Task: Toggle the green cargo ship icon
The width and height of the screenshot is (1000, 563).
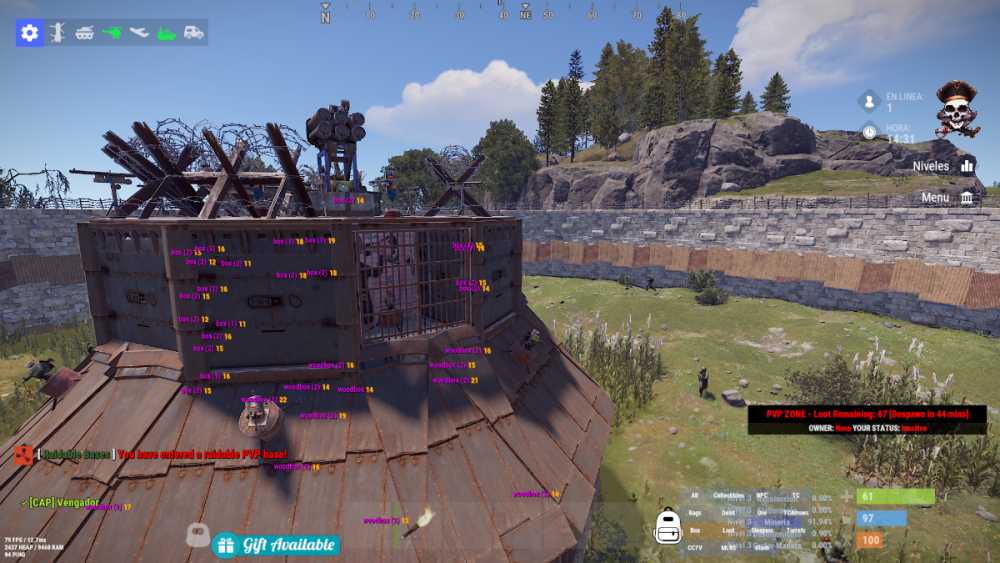Action: (166, 33)
